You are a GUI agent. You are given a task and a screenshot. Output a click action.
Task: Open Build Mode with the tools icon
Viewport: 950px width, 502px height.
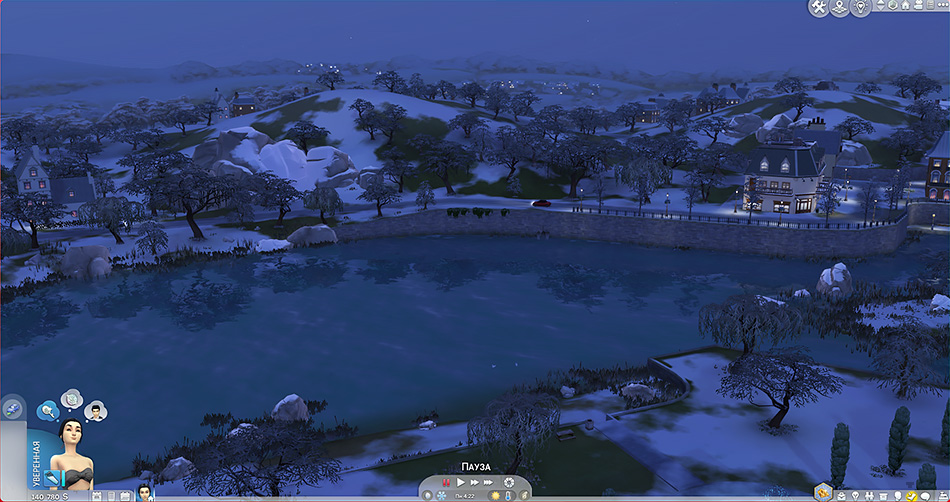coord(819,8)
